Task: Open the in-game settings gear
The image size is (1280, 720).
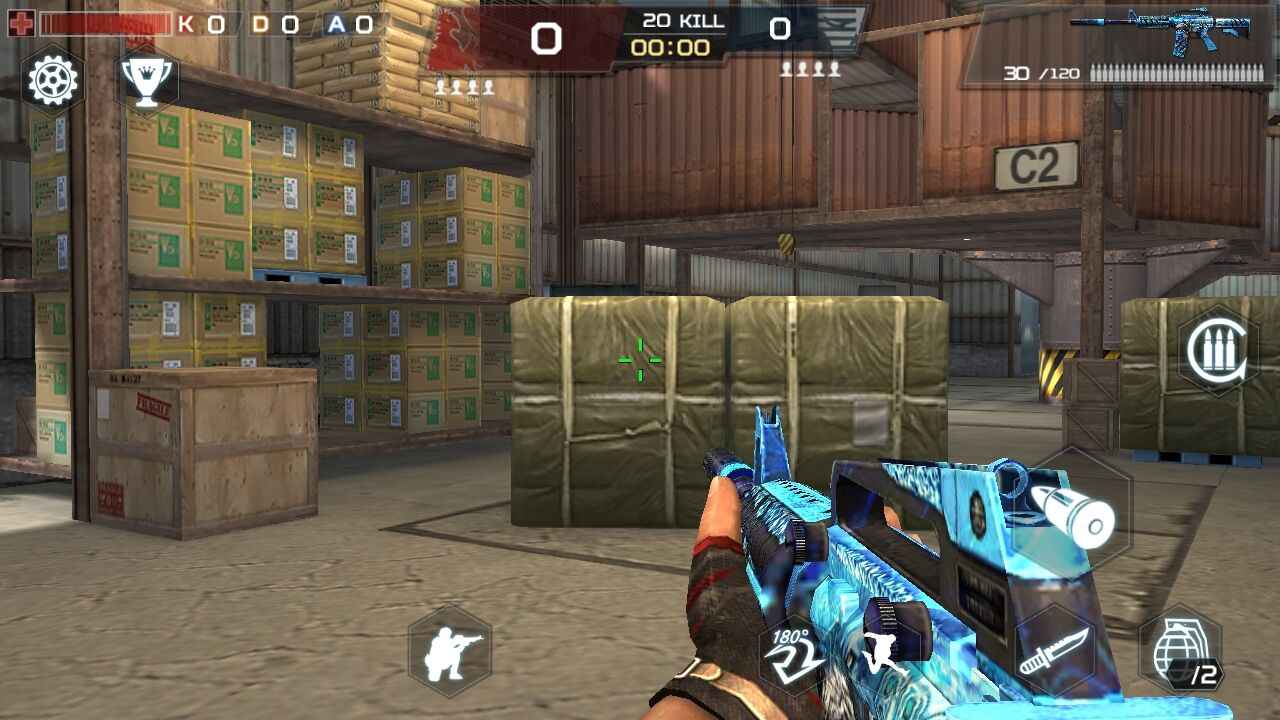Action: click(x=52, y=80)
